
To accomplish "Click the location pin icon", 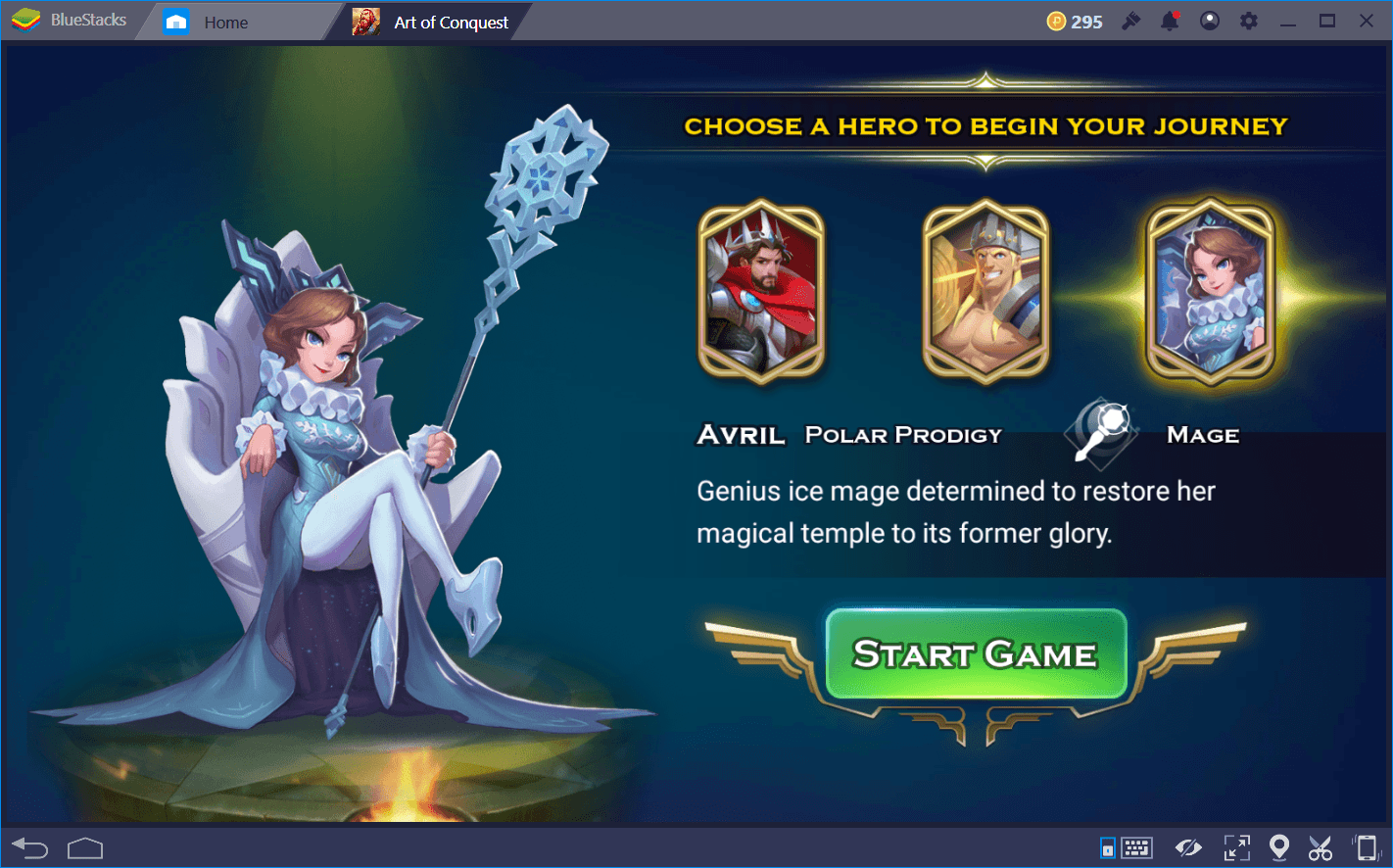I will coord(1278,847).
